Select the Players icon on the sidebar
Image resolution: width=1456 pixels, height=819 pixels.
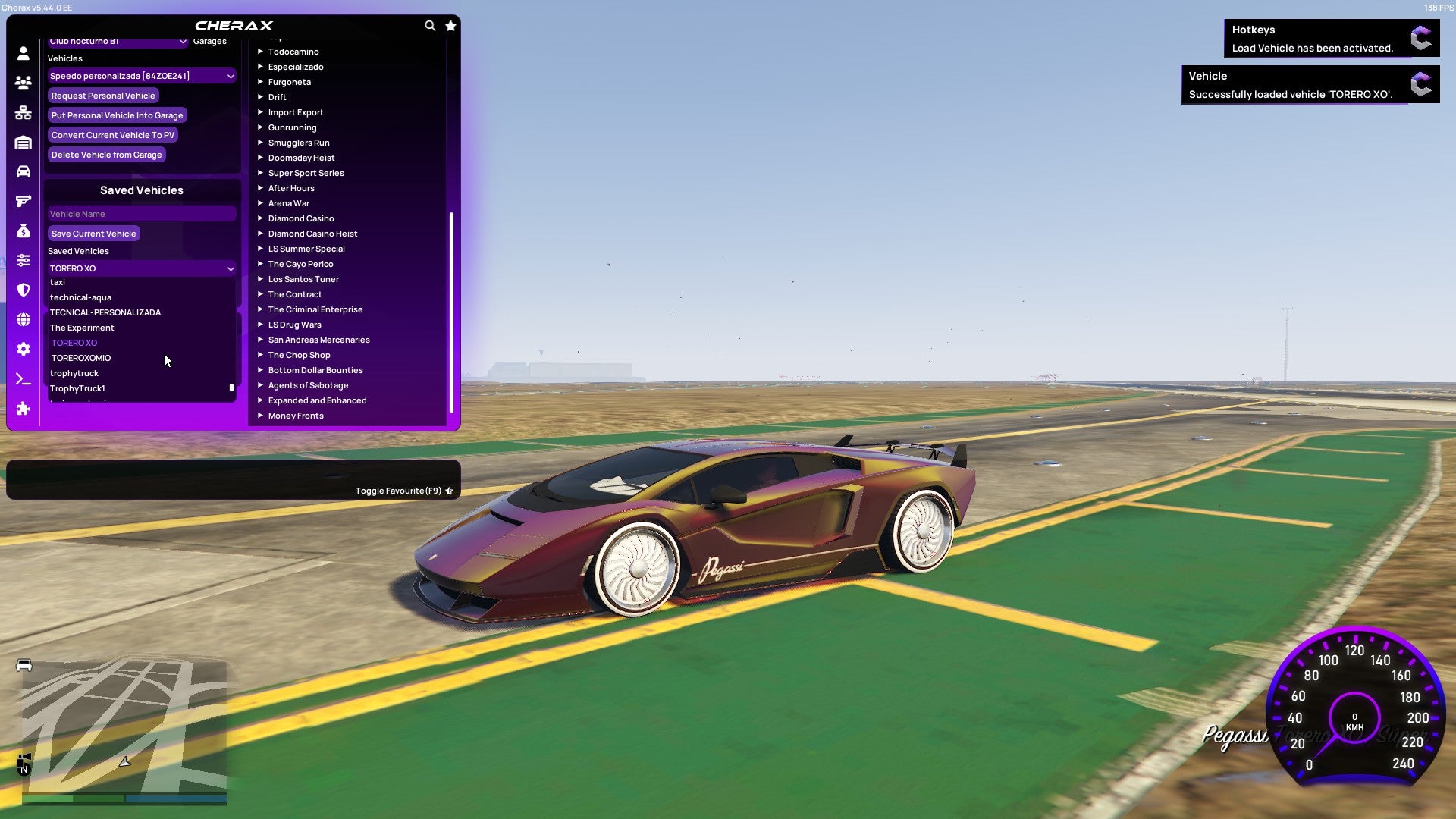point(23,83)
